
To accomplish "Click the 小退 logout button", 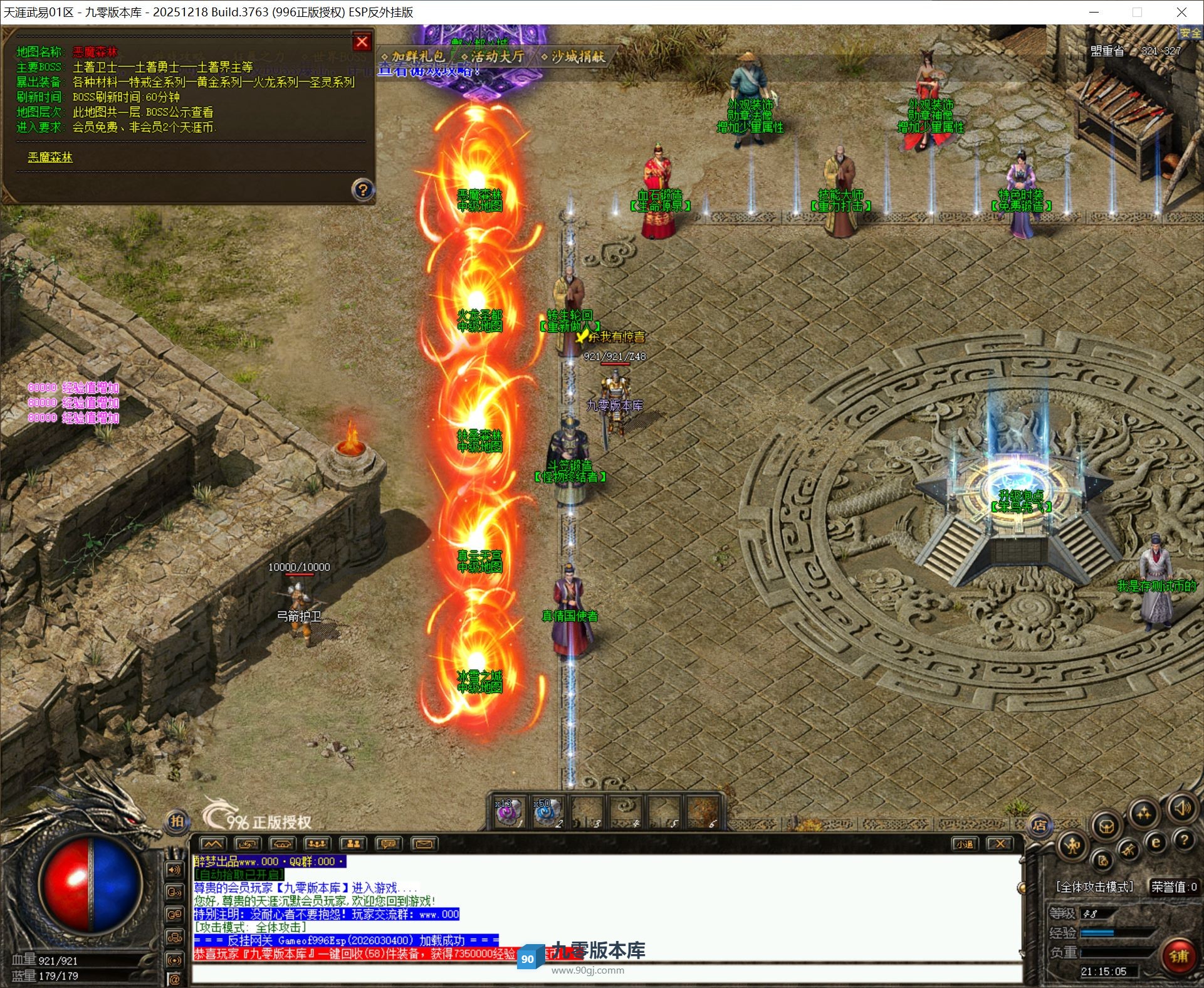I will click(964, 844).
